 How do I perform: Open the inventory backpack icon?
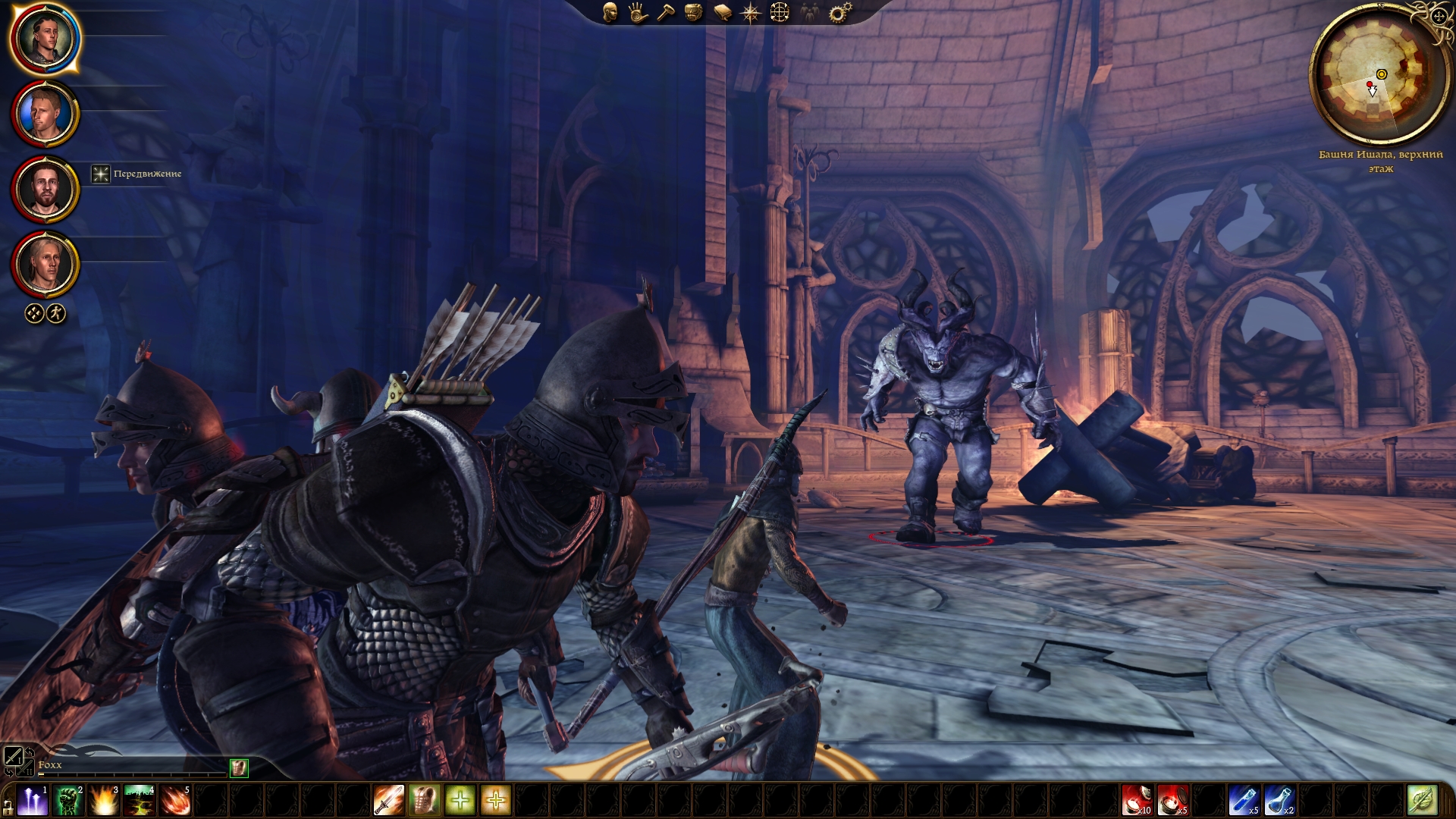pyautogui.click(x=693, y=12)
